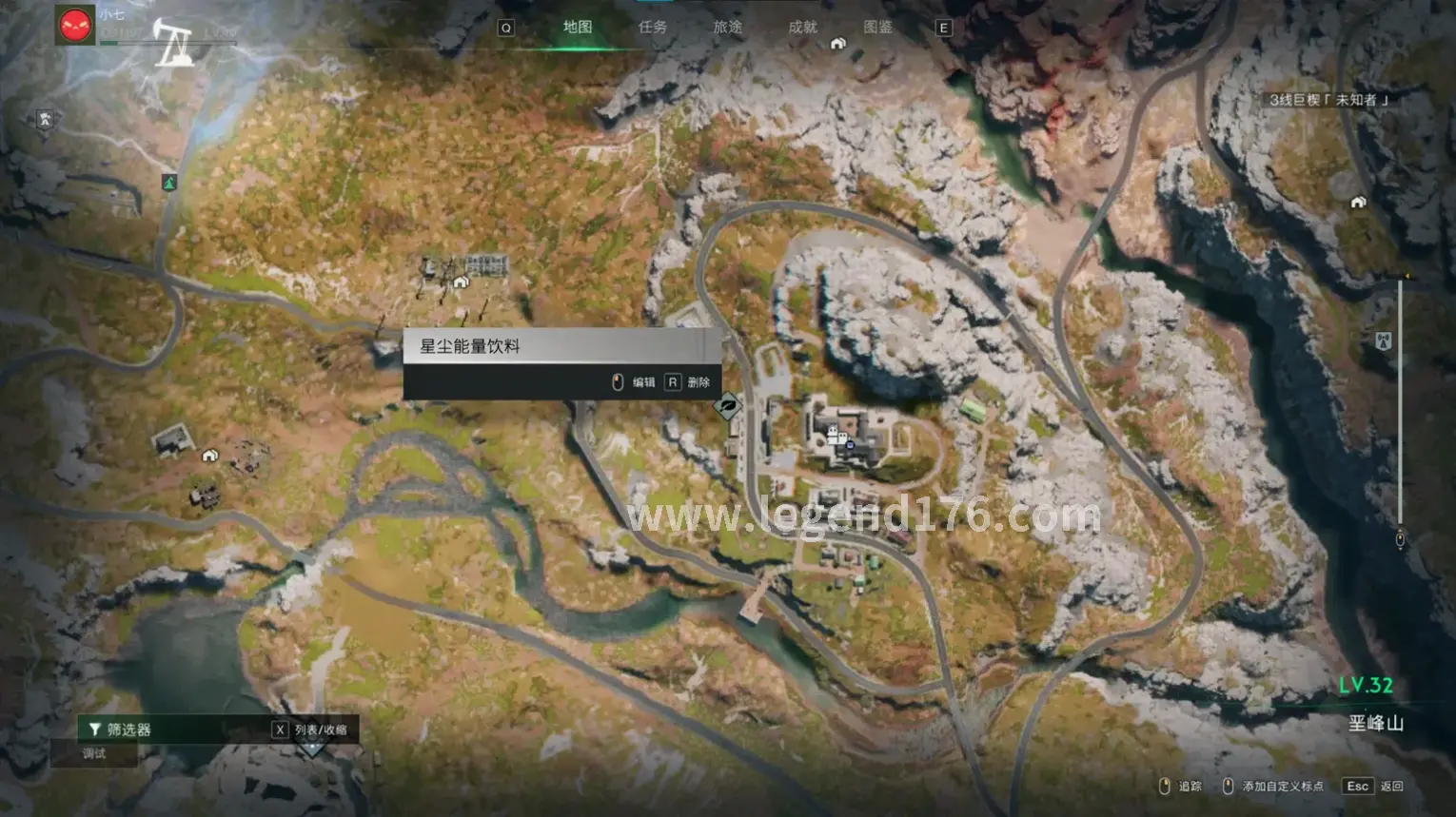Click the 星尘能量饮料 marker tooltip title
This screenshot has width=1456, height=817.
tap(470, 346)
